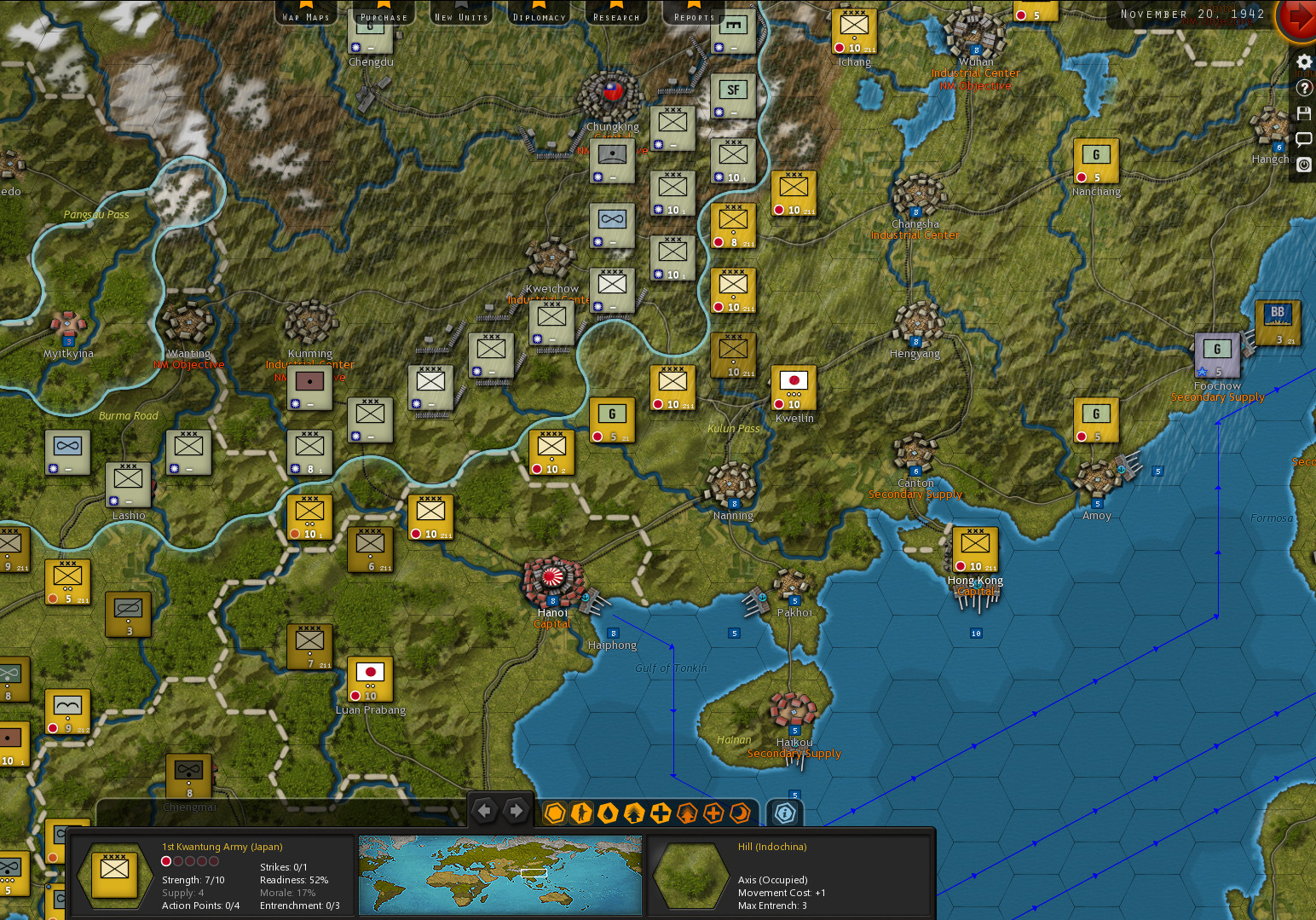Open the settings gear icon
Viewport: 1316px width, 920px height.
[x=1303, y=61]
